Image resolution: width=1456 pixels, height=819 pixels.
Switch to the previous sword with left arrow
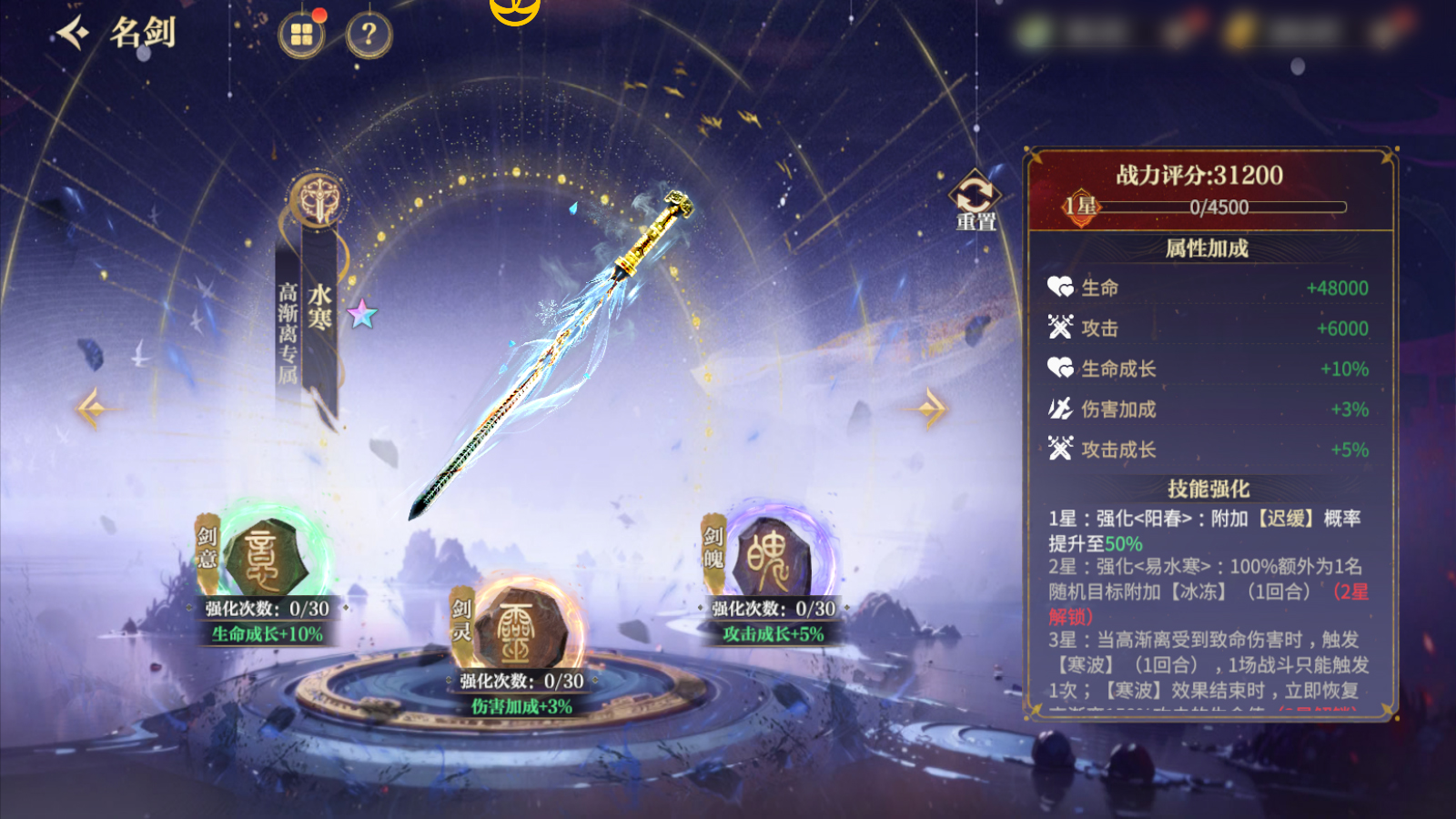[92, 408]
